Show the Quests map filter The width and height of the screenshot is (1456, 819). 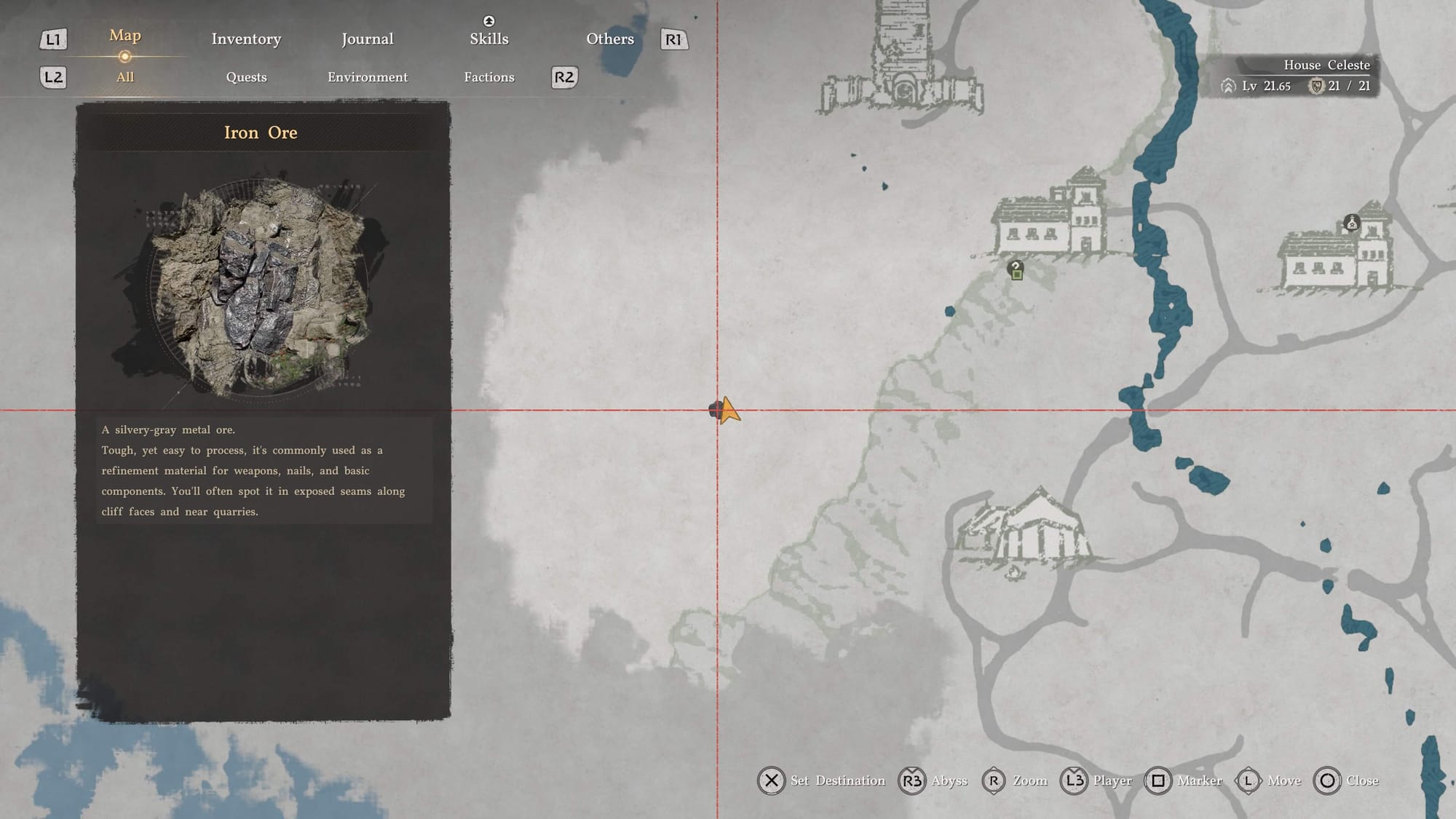pyautogui.click(x=246, y=77)
